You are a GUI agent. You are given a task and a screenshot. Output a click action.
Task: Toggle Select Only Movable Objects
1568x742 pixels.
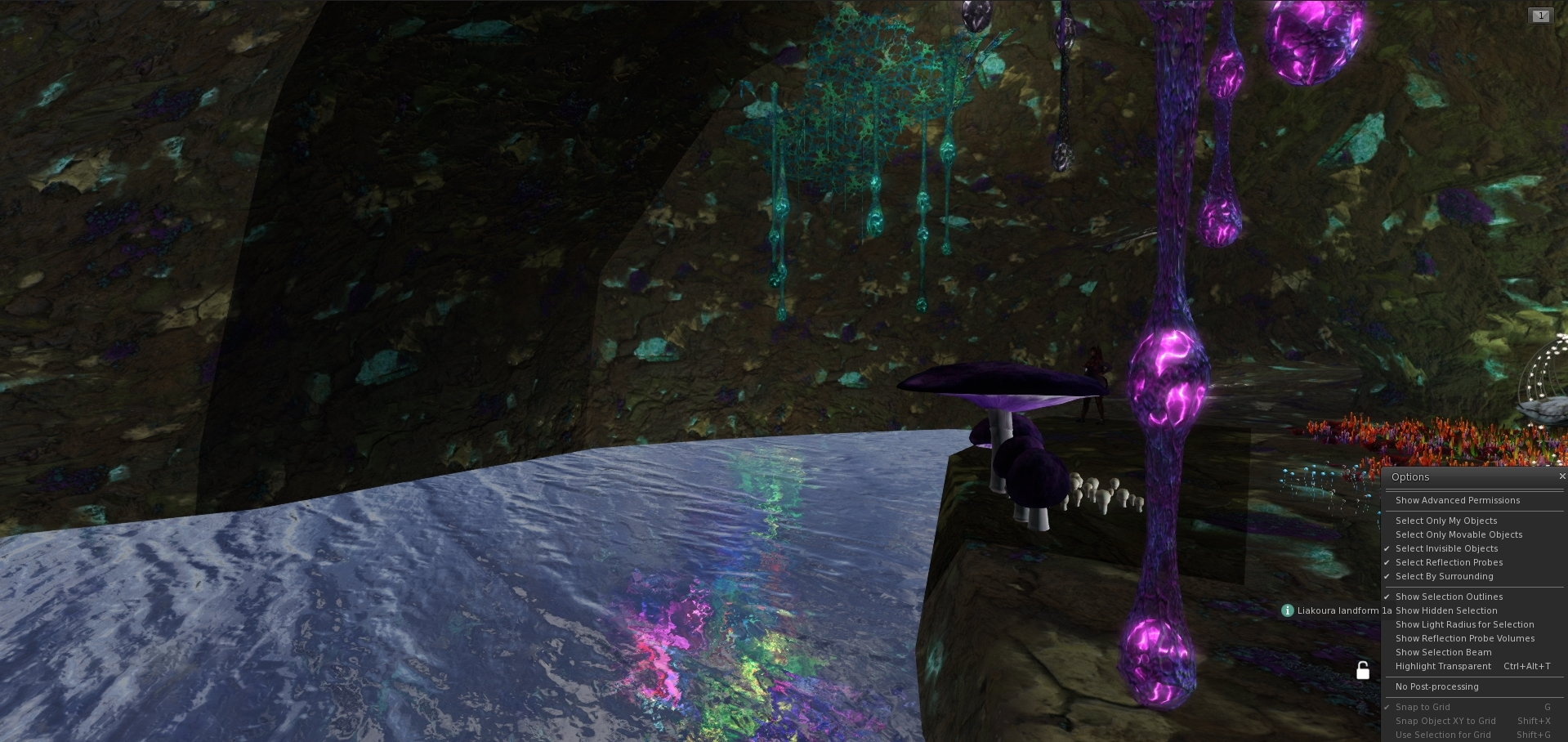coord(1459,534)
